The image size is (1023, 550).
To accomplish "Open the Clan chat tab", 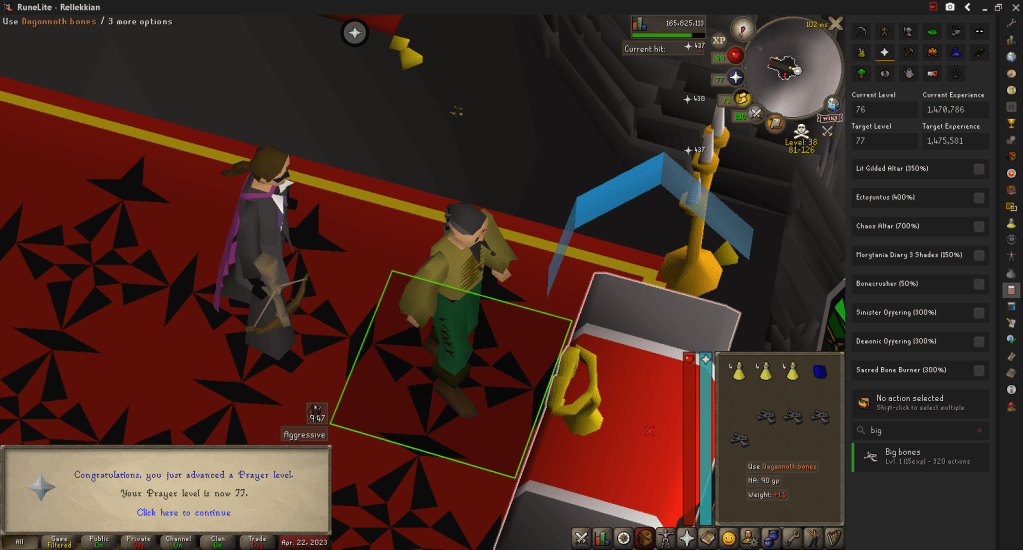I will (219, 541).
